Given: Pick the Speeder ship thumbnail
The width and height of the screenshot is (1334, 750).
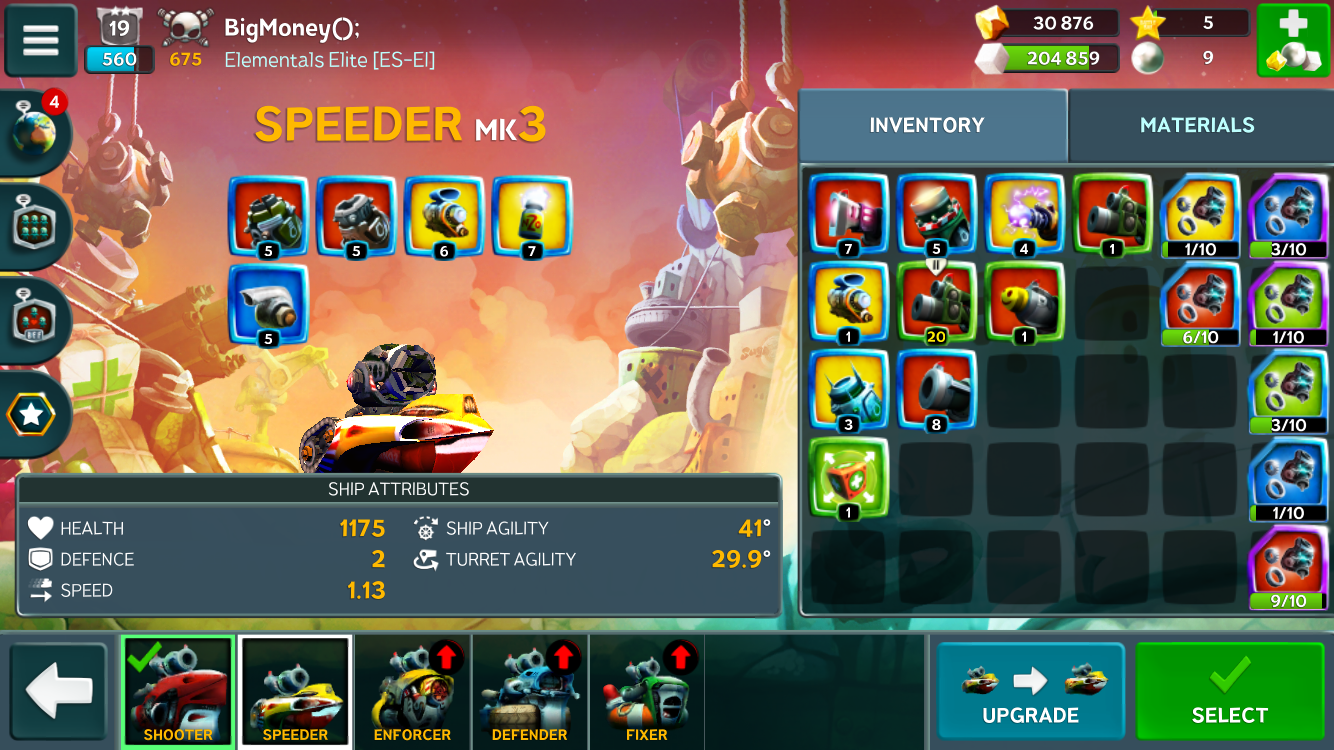Looking at the screenshot, I should point(295,691).
